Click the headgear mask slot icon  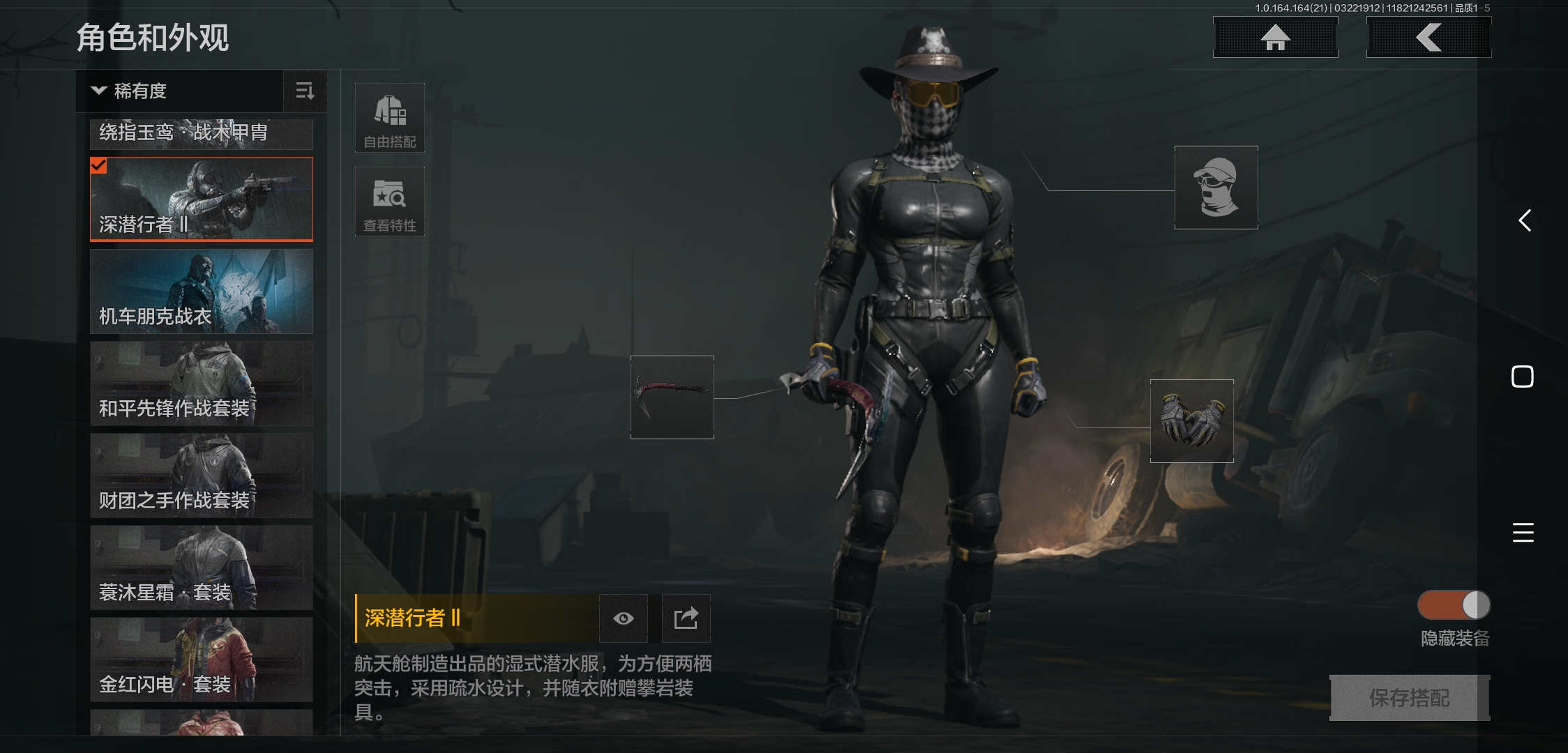coord(1215,187)
